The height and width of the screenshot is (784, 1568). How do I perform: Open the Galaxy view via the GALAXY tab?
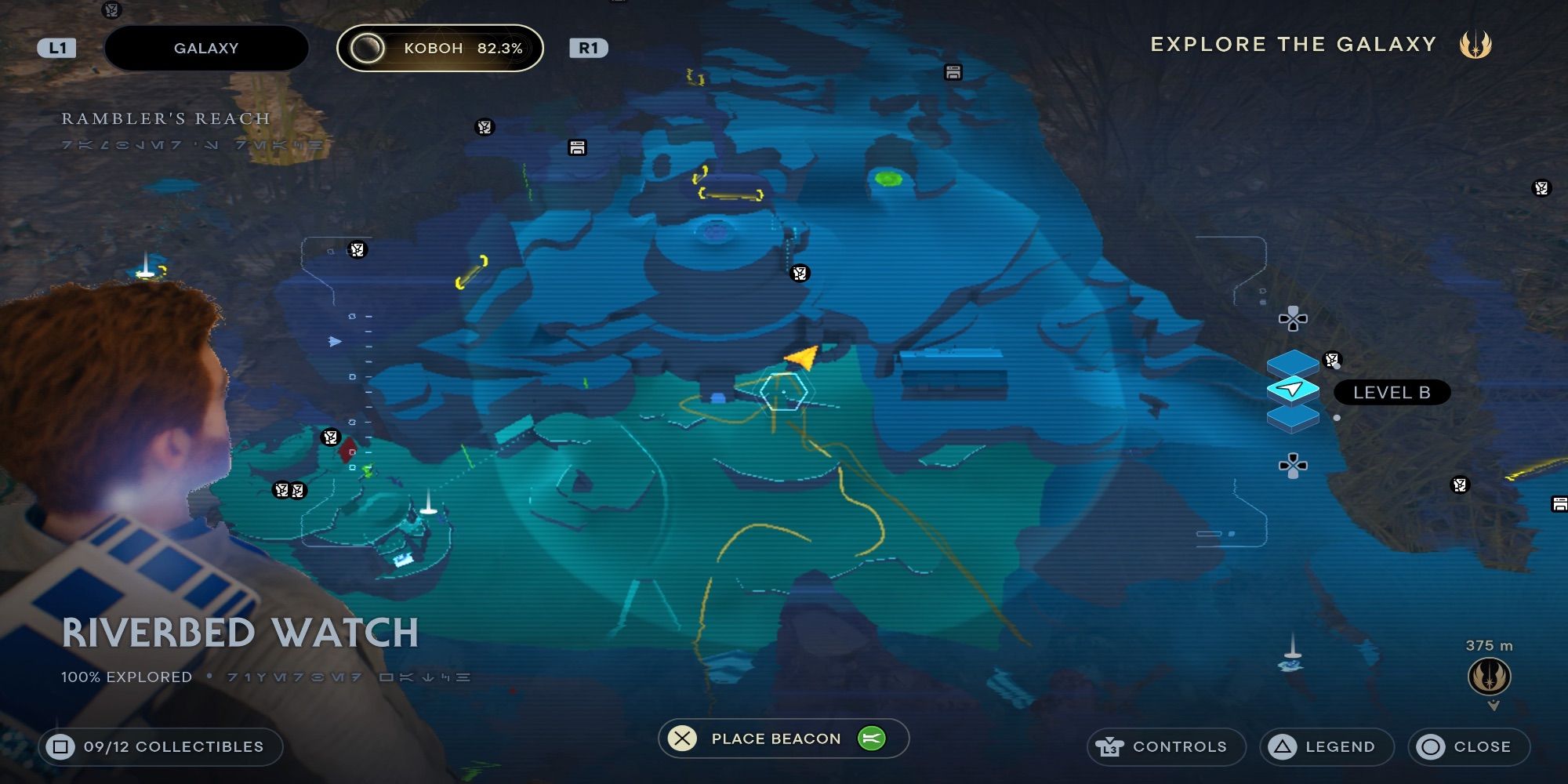pyautogui.click(x=205, y=47)
